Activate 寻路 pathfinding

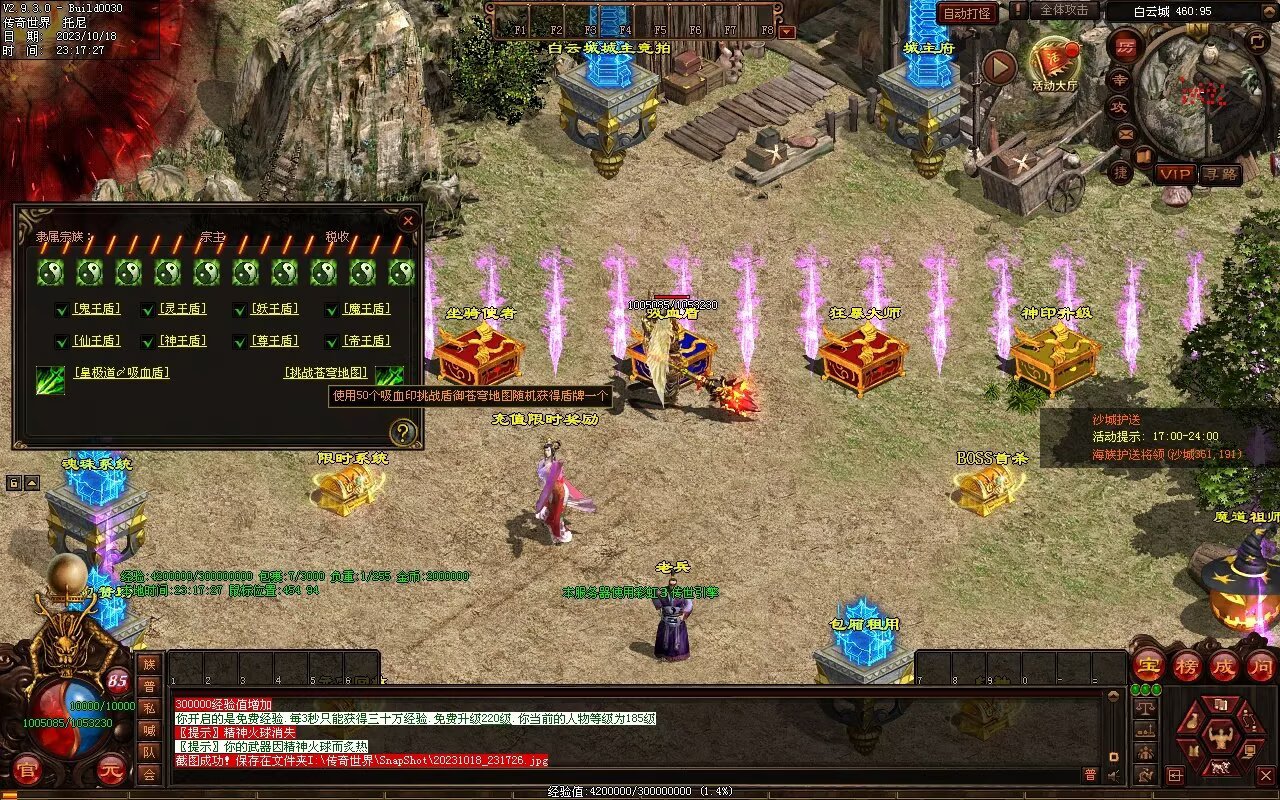(x=1221, y=174)
